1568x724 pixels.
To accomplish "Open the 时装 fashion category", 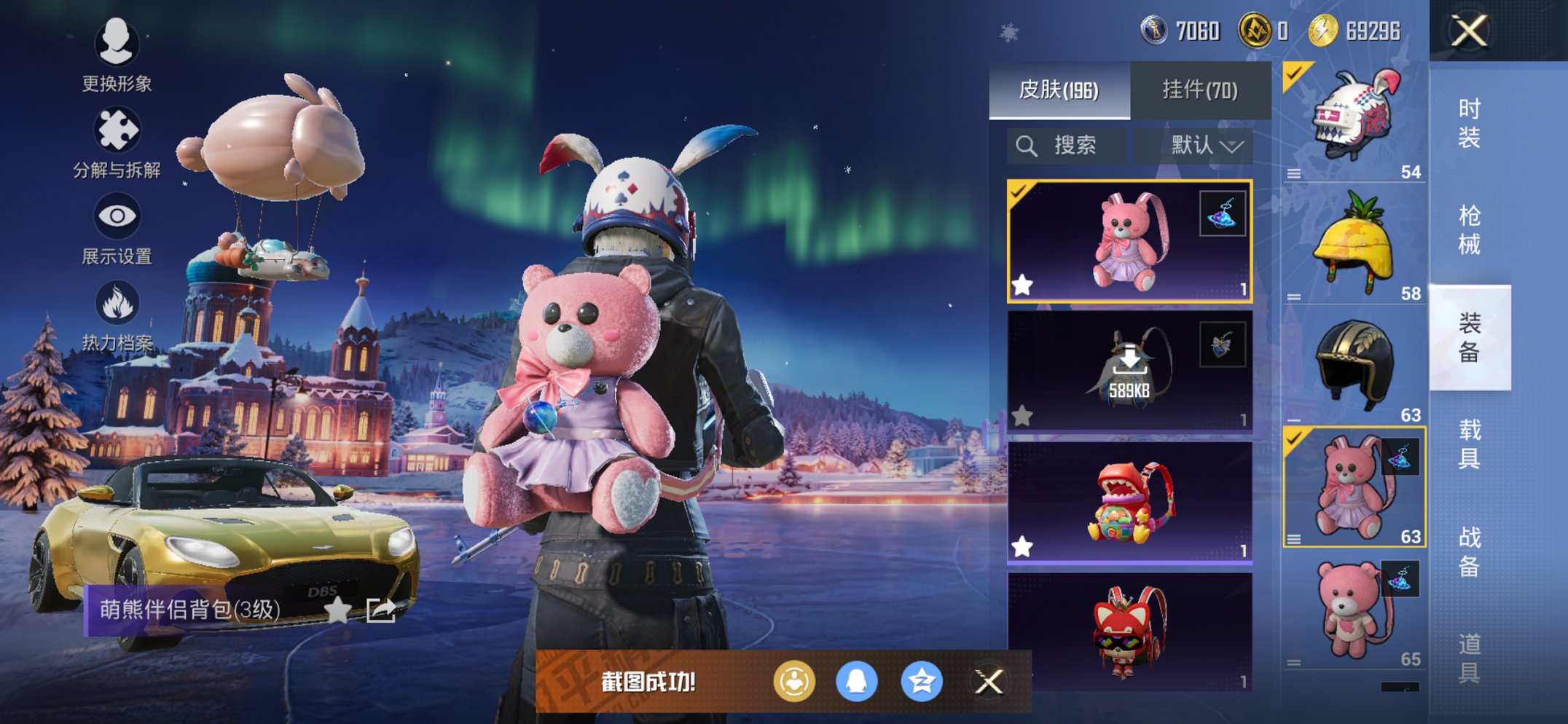I will pyautogui.click(x=1469, y=122).
